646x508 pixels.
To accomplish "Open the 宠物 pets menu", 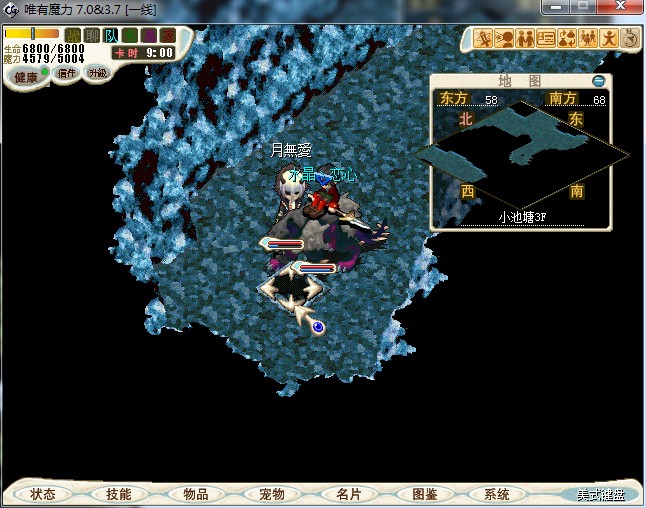I will pyautogui.click(x=271, y=494).
